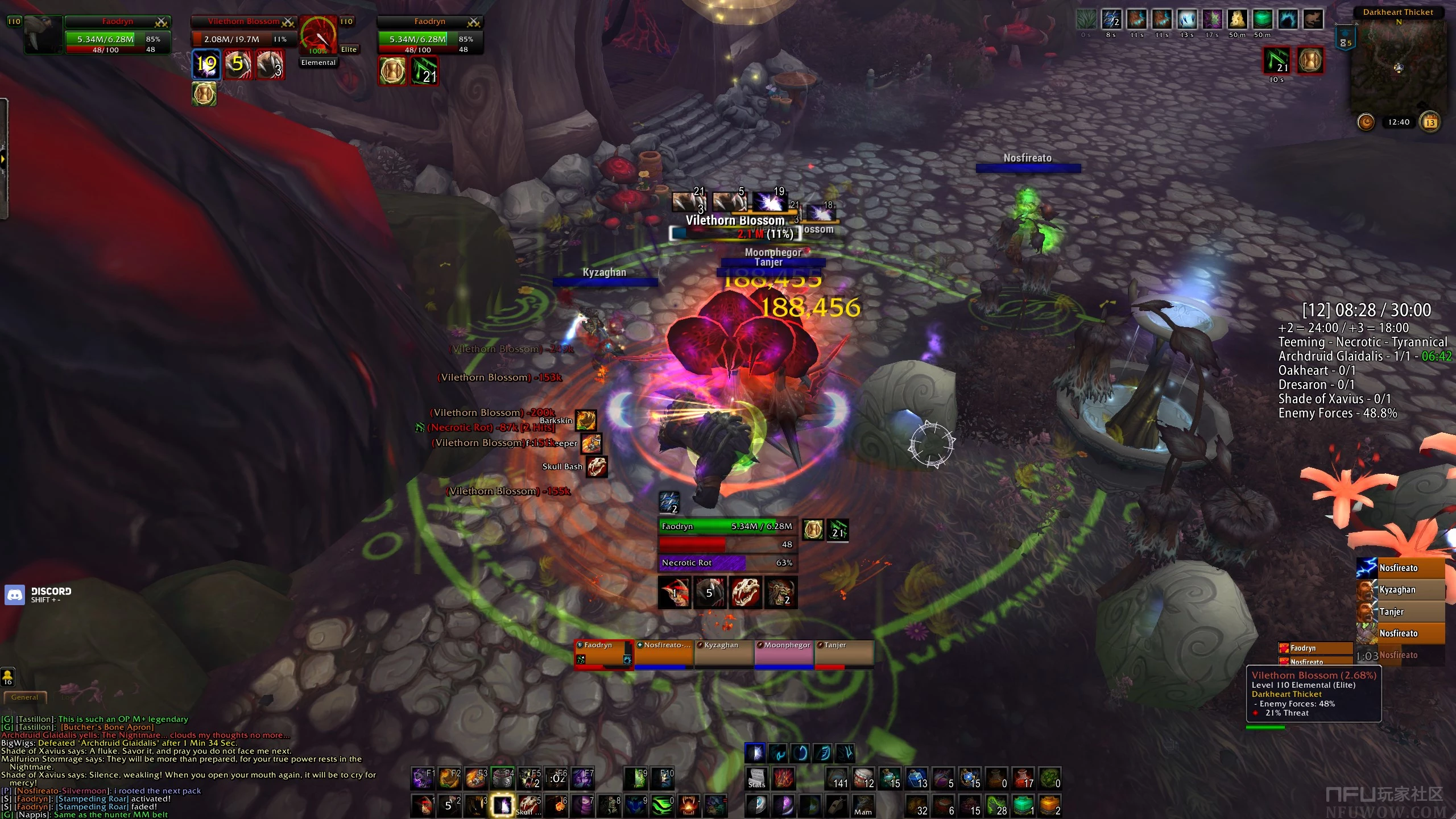Open the calendar button showing 13
1456x819 pixels.
pyautogui.click(x=1430, y=122)
